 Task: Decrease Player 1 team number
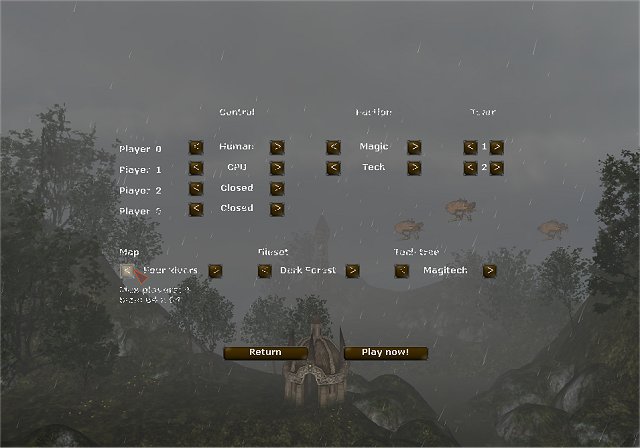point(470,168)
